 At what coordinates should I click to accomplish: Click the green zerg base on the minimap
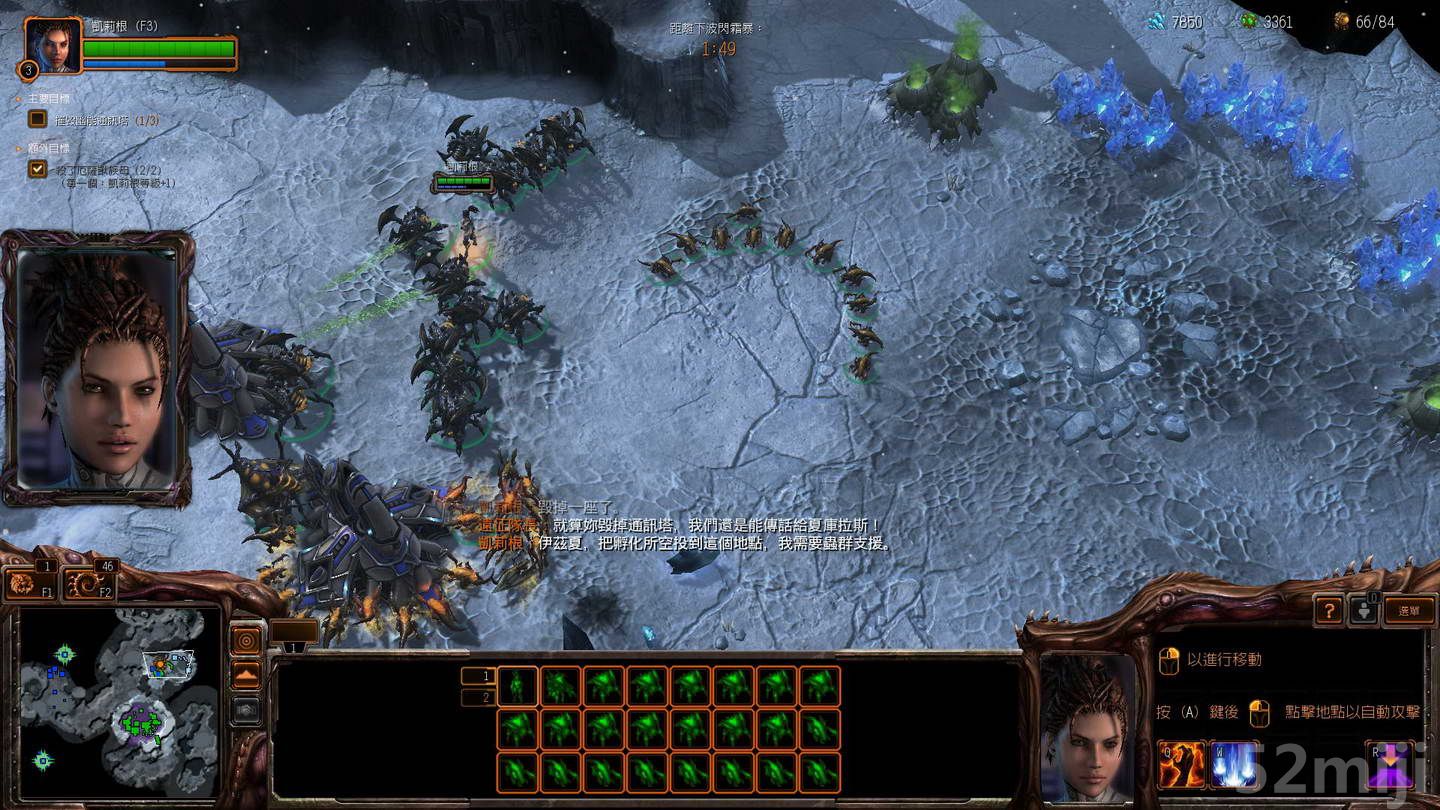click(140, 724)
